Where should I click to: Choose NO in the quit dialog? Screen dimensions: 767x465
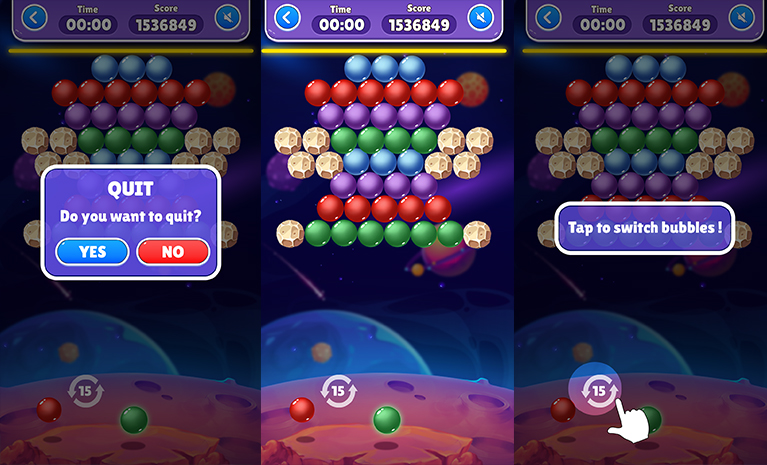[172, 252]
